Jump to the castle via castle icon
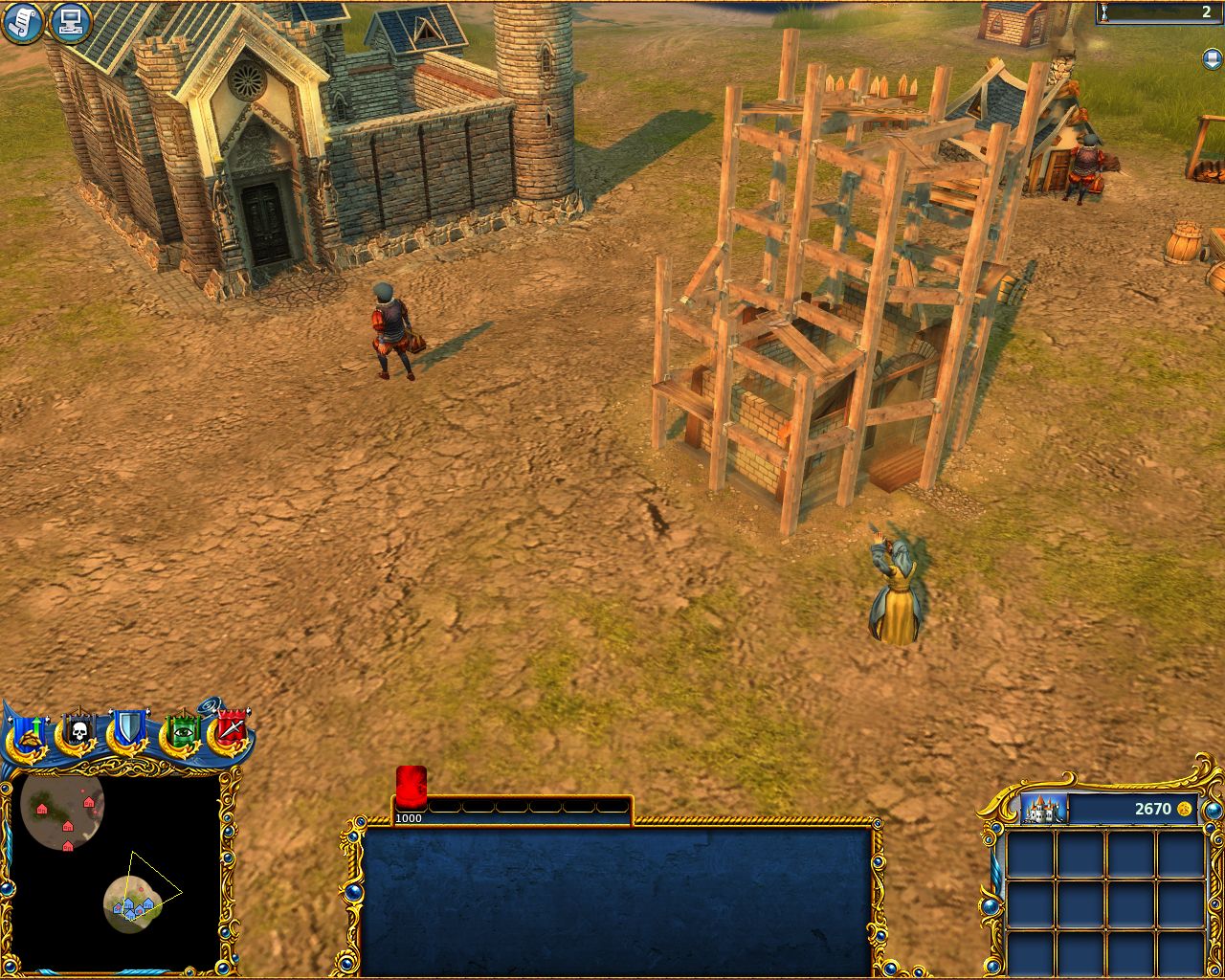Screen dimensions: 1225x980 tap(1044, 809)
